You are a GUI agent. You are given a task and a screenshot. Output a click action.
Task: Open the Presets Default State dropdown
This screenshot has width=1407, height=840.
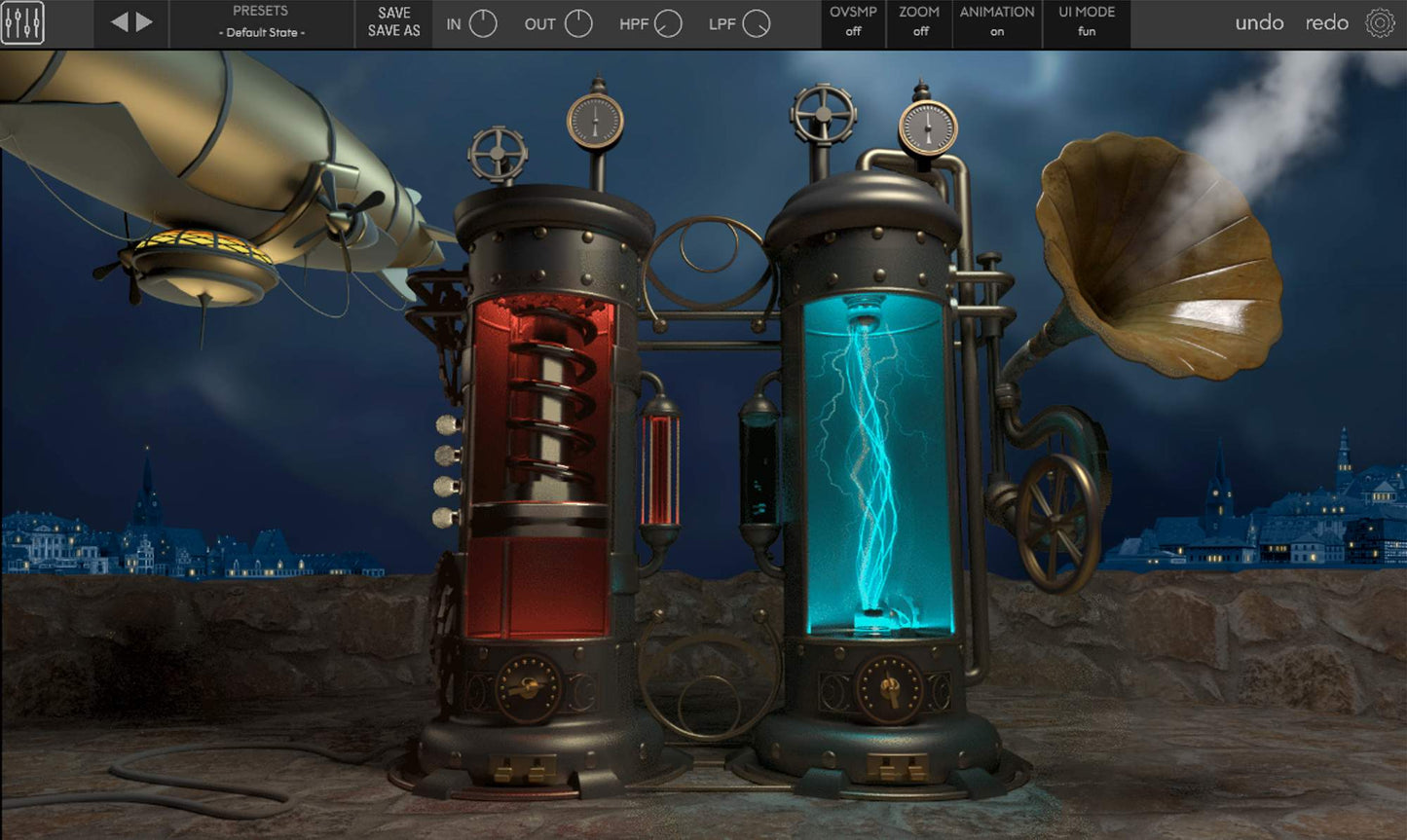pos(261,22)
